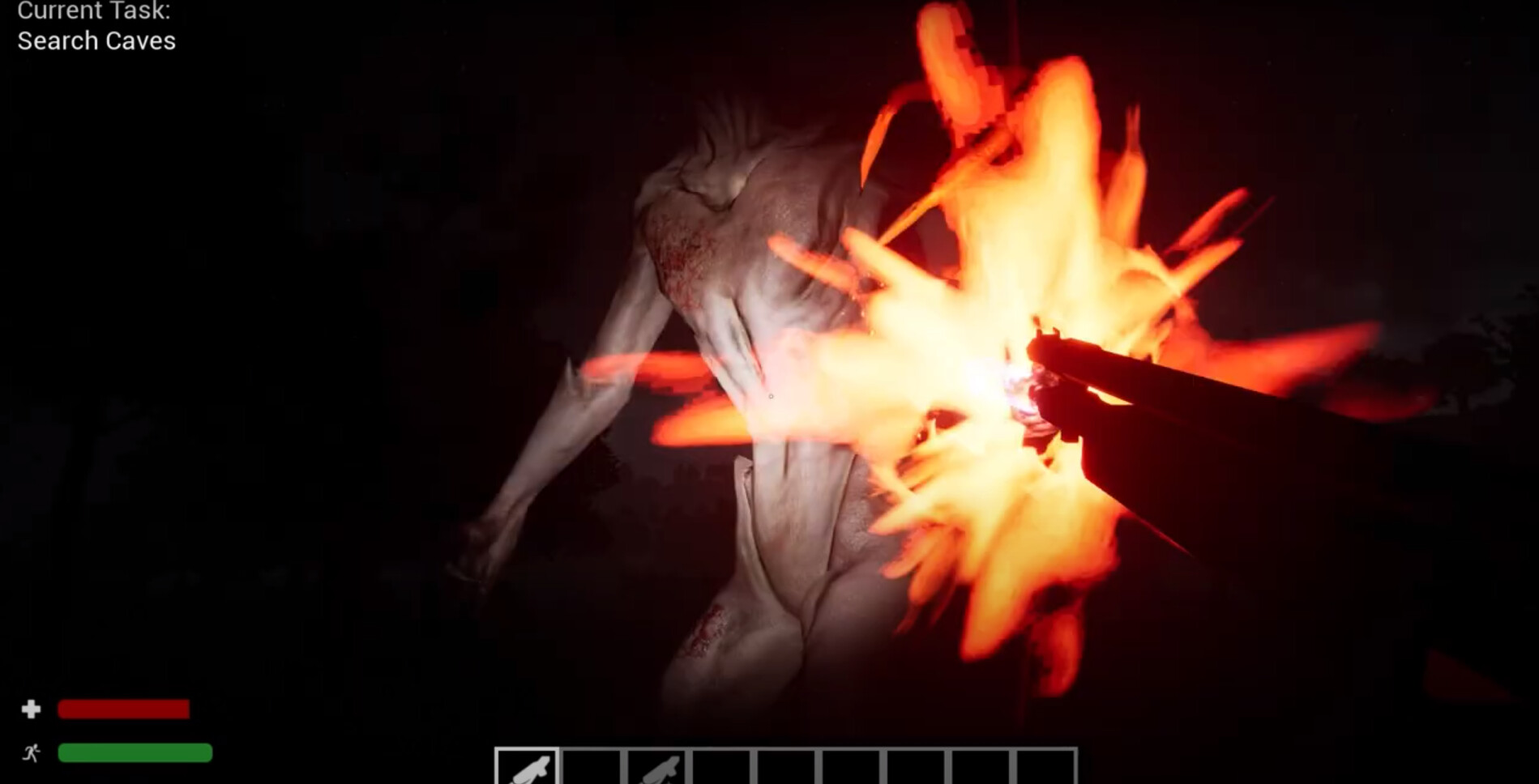Click the Search Caves objective text

[96, 40]
